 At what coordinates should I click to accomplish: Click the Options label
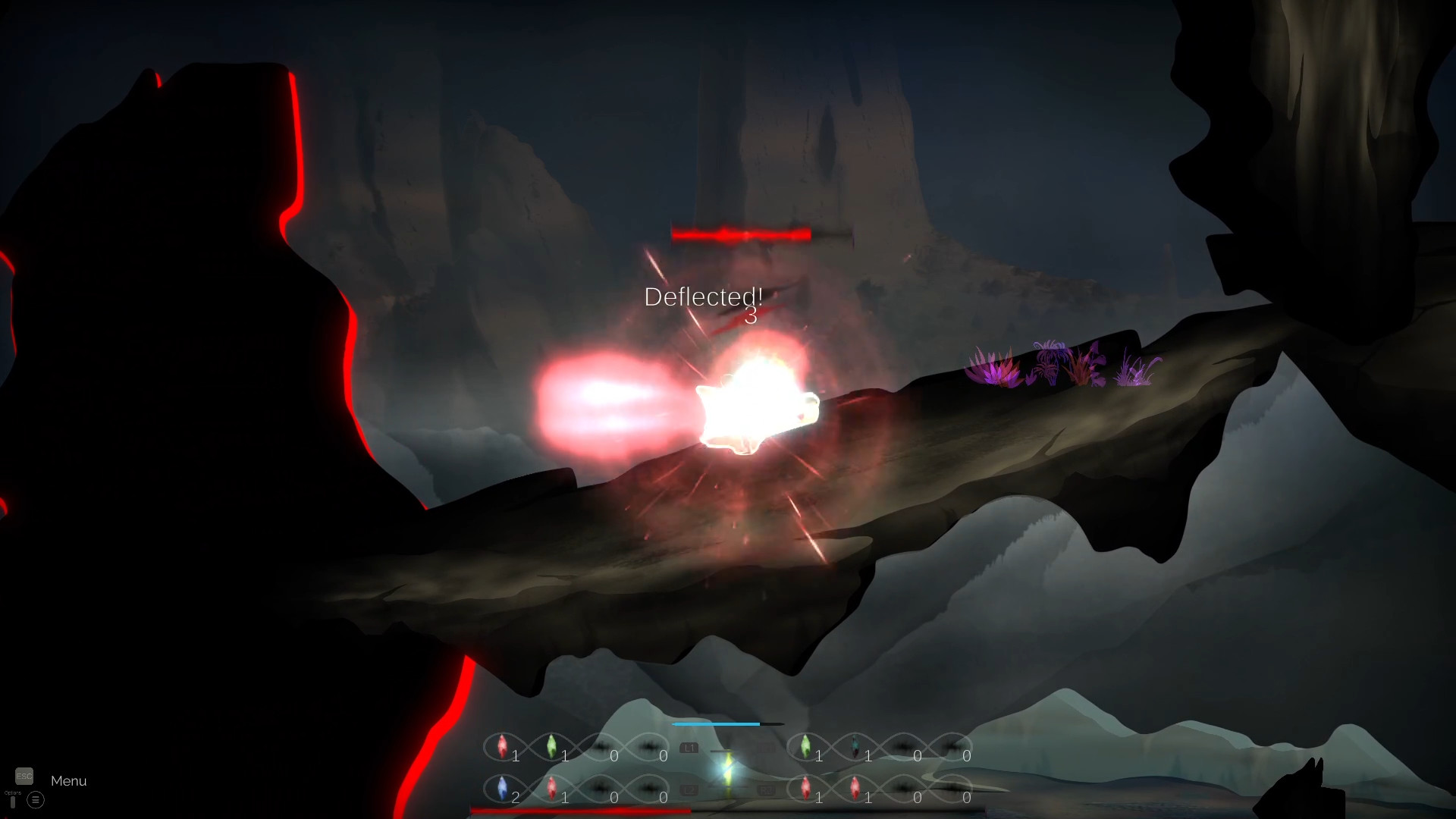click(13, 792)
